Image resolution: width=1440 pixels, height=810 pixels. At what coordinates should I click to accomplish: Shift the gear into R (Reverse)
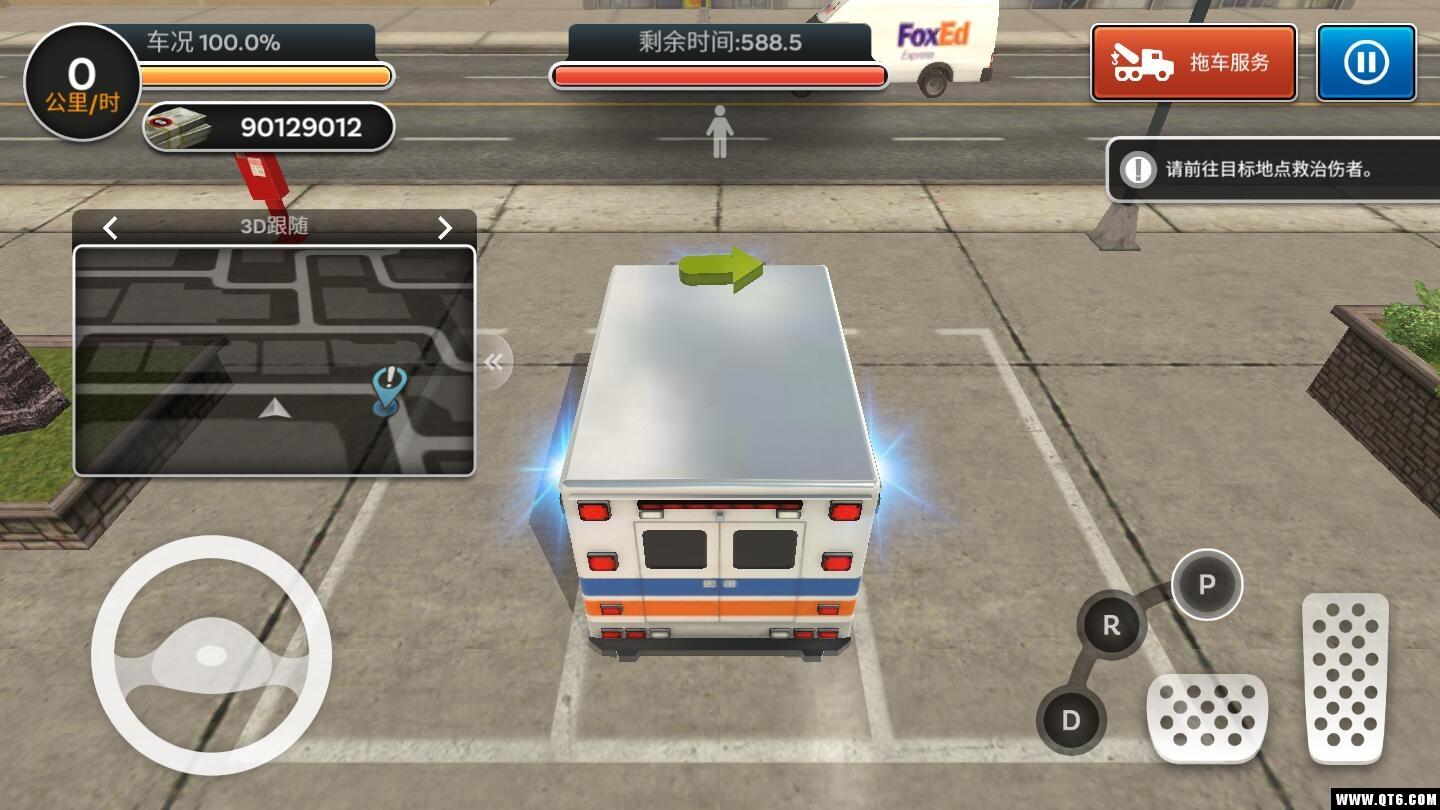1108,625
